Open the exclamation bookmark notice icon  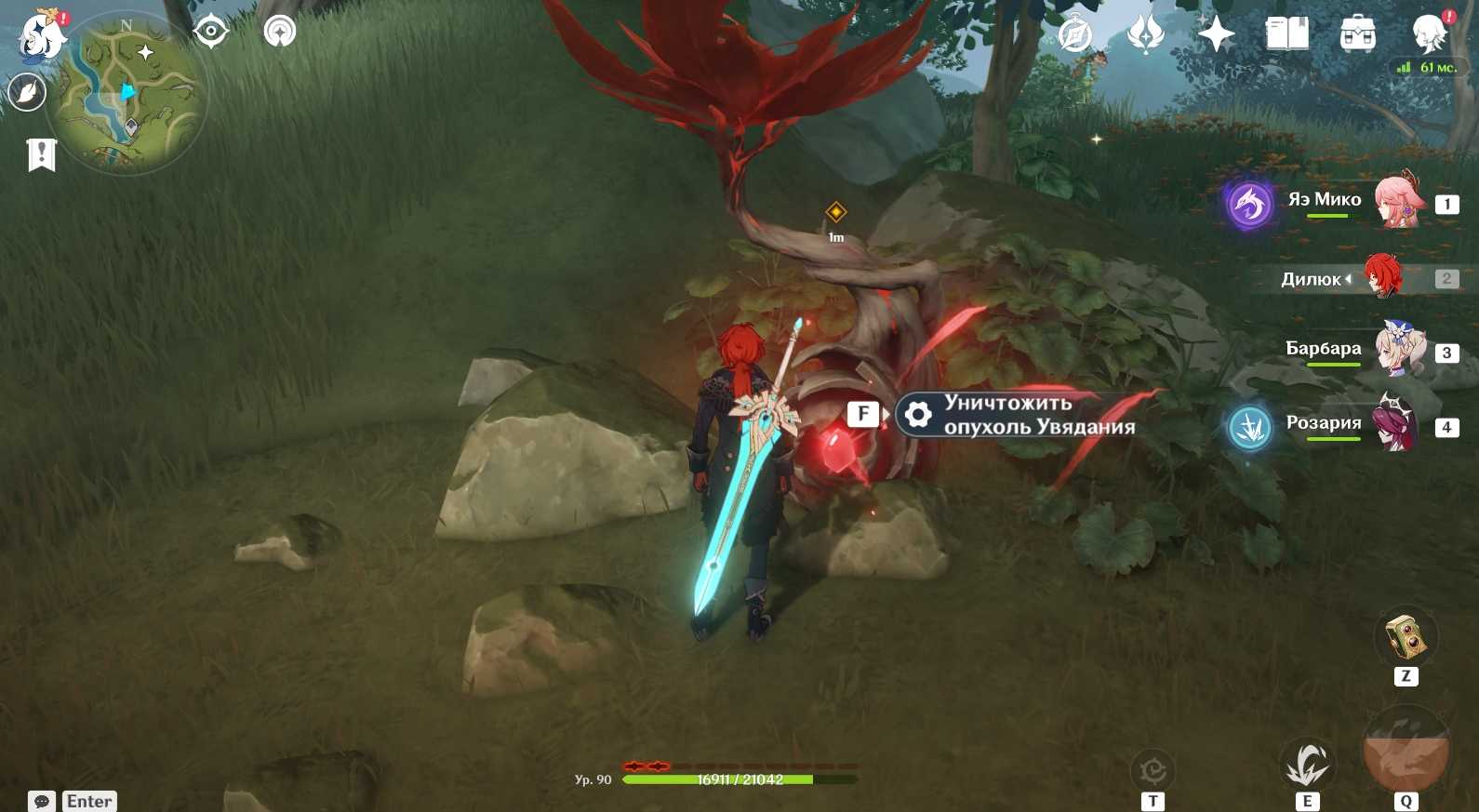42,154
